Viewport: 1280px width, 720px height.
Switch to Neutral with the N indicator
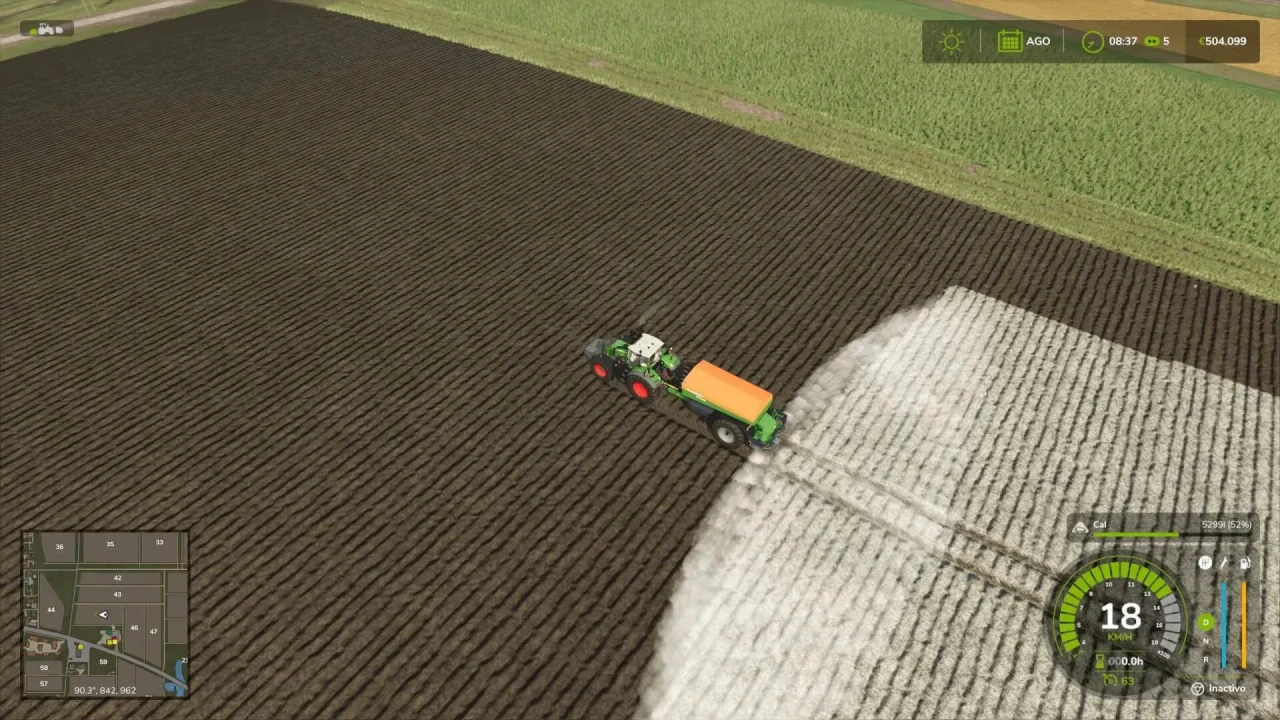point(1205,641)
